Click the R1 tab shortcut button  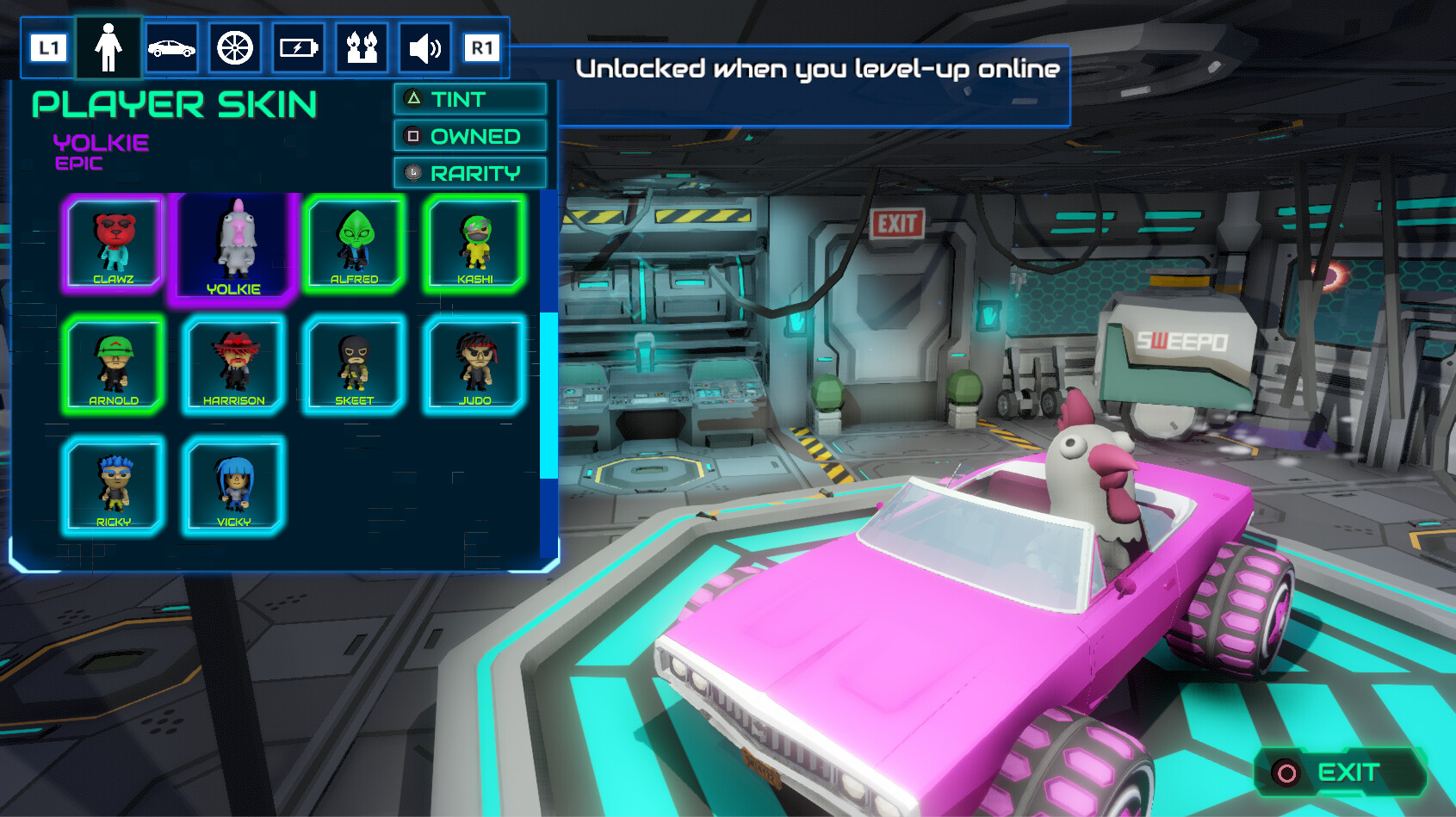483,48
